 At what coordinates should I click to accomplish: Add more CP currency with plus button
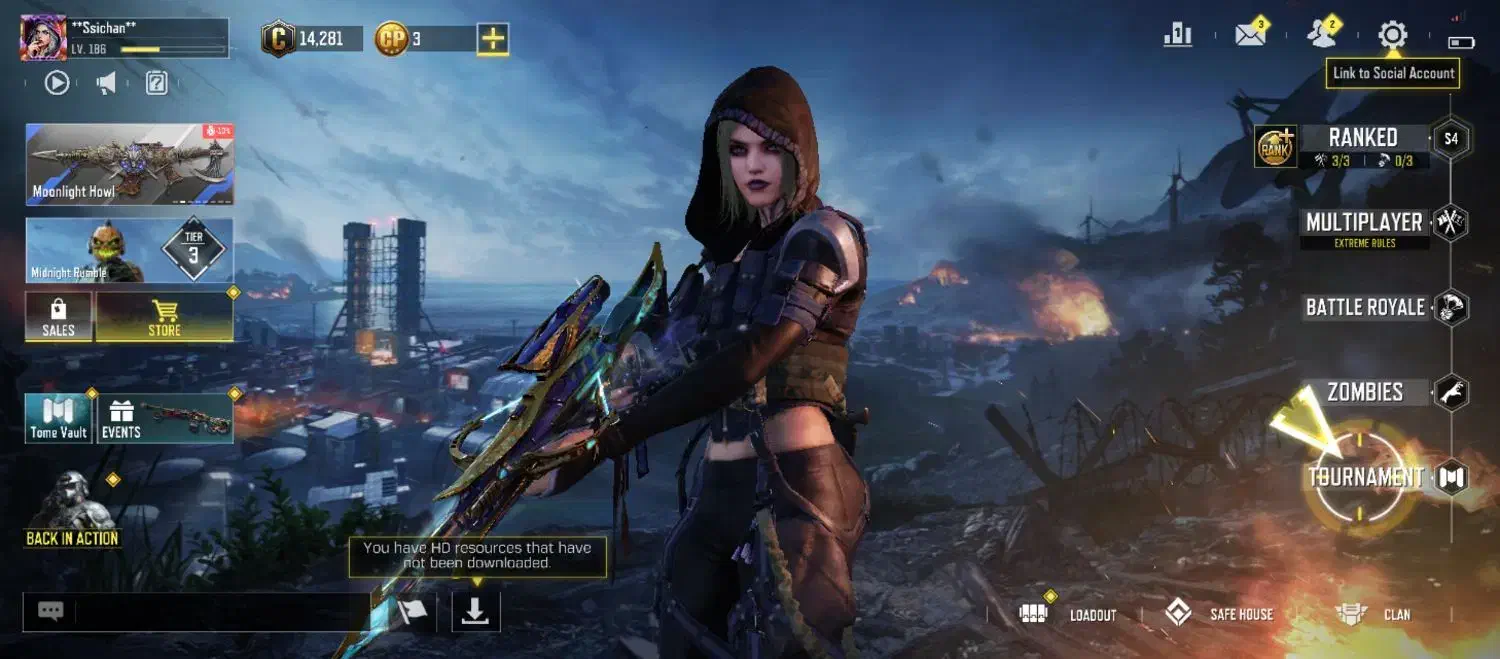(492, 39)
